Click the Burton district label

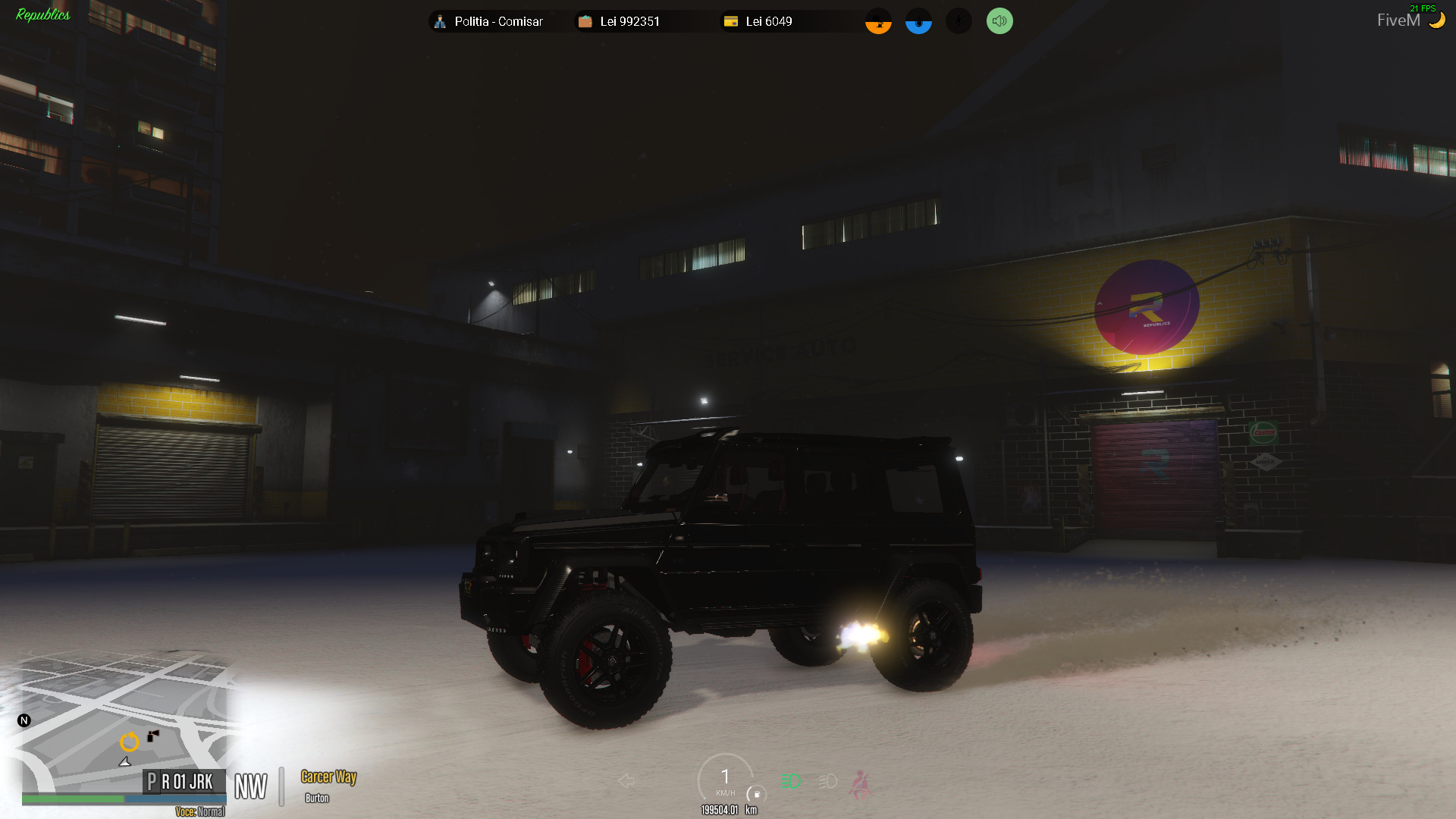[317, 798]
